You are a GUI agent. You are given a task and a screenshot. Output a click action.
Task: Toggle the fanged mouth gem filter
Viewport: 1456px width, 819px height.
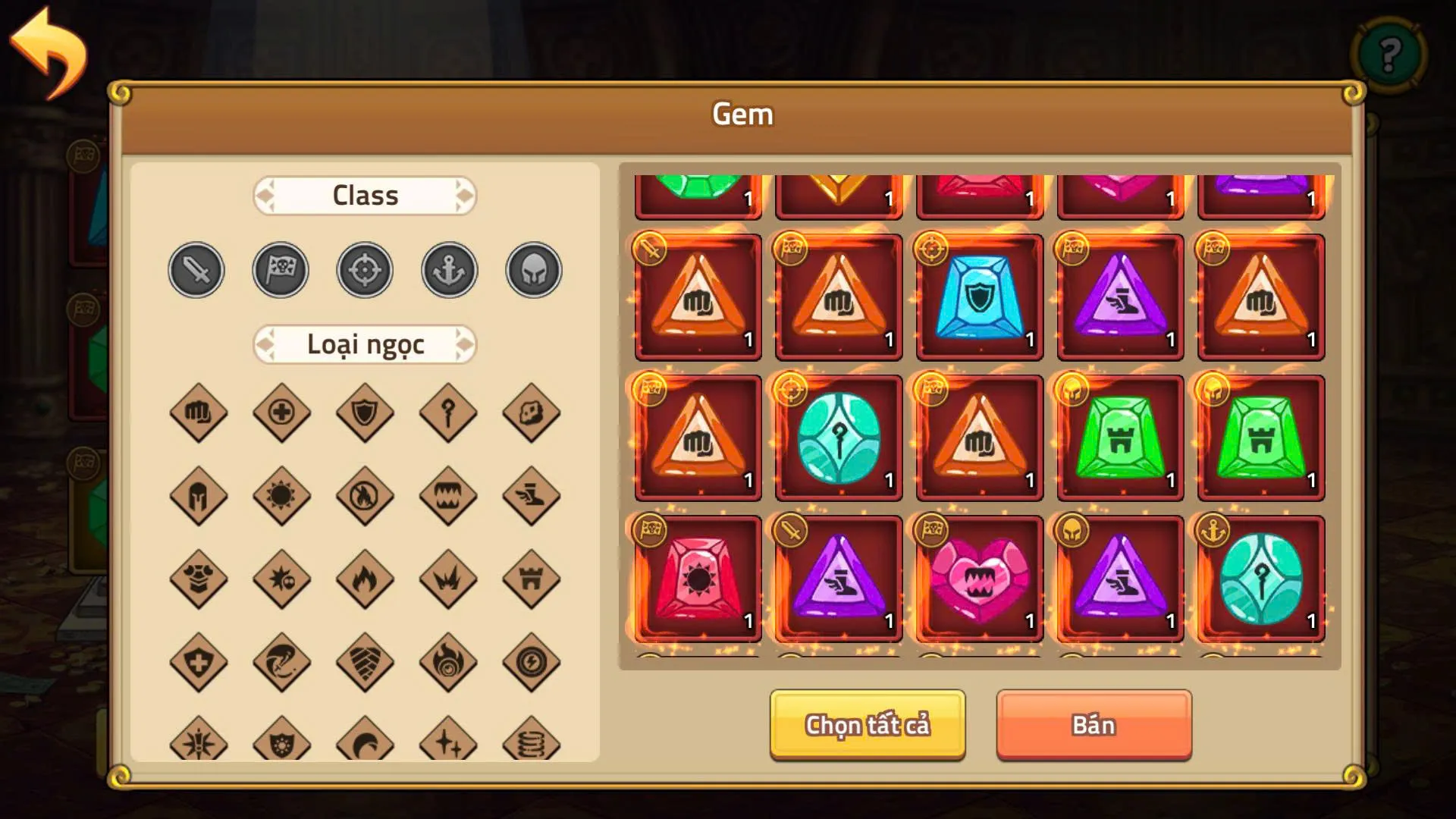coord(447,497)
